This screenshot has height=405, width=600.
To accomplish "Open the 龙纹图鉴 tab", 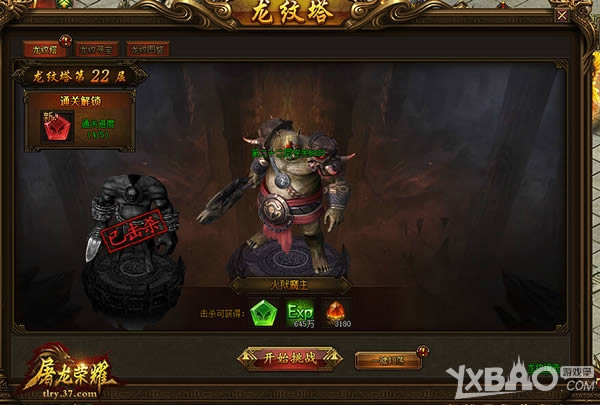I will (x=148, y=48).
